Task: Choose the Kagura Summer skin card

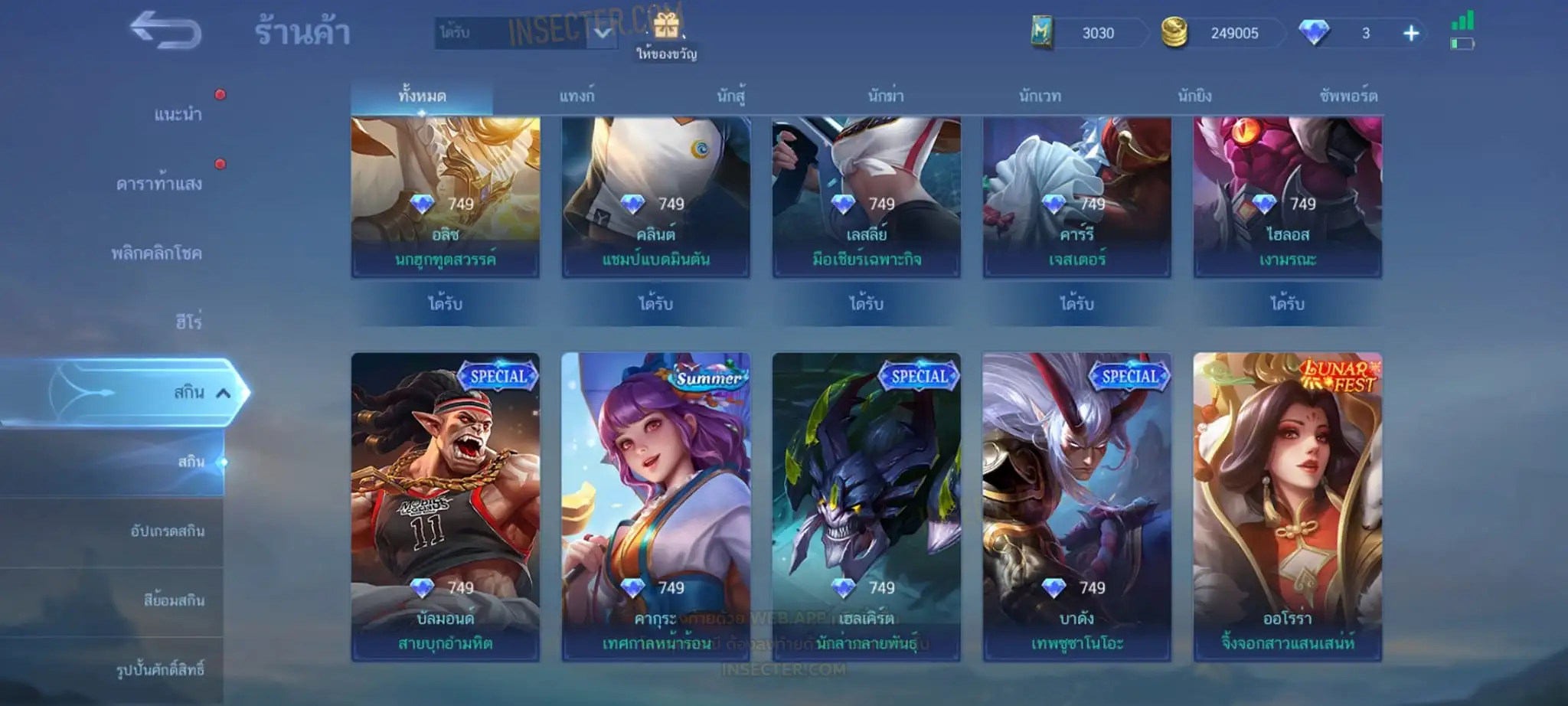Action: (x=655, y=505)
